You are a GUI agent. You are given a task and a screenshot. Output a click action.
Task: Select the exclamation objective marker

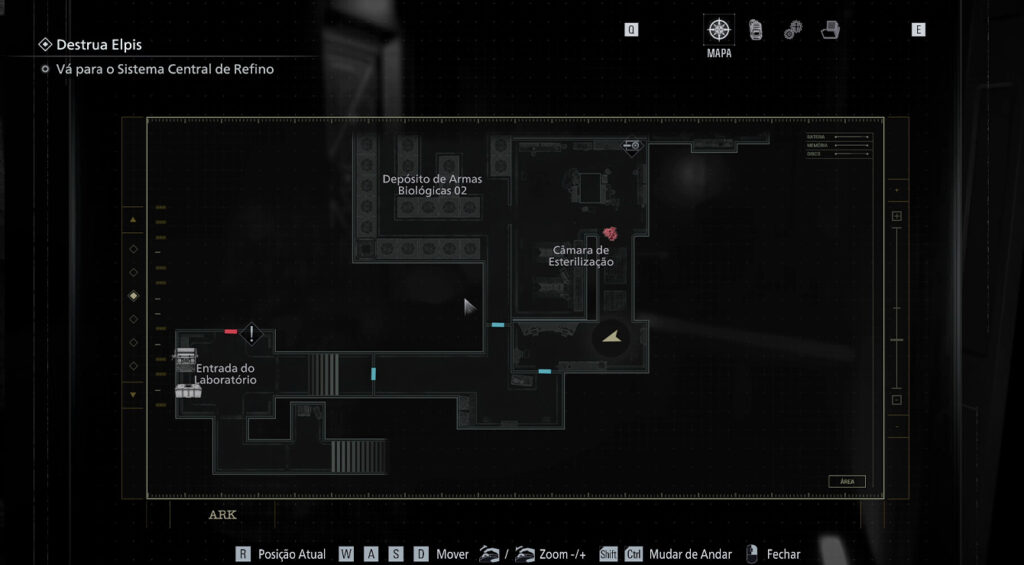coord(252,333)
